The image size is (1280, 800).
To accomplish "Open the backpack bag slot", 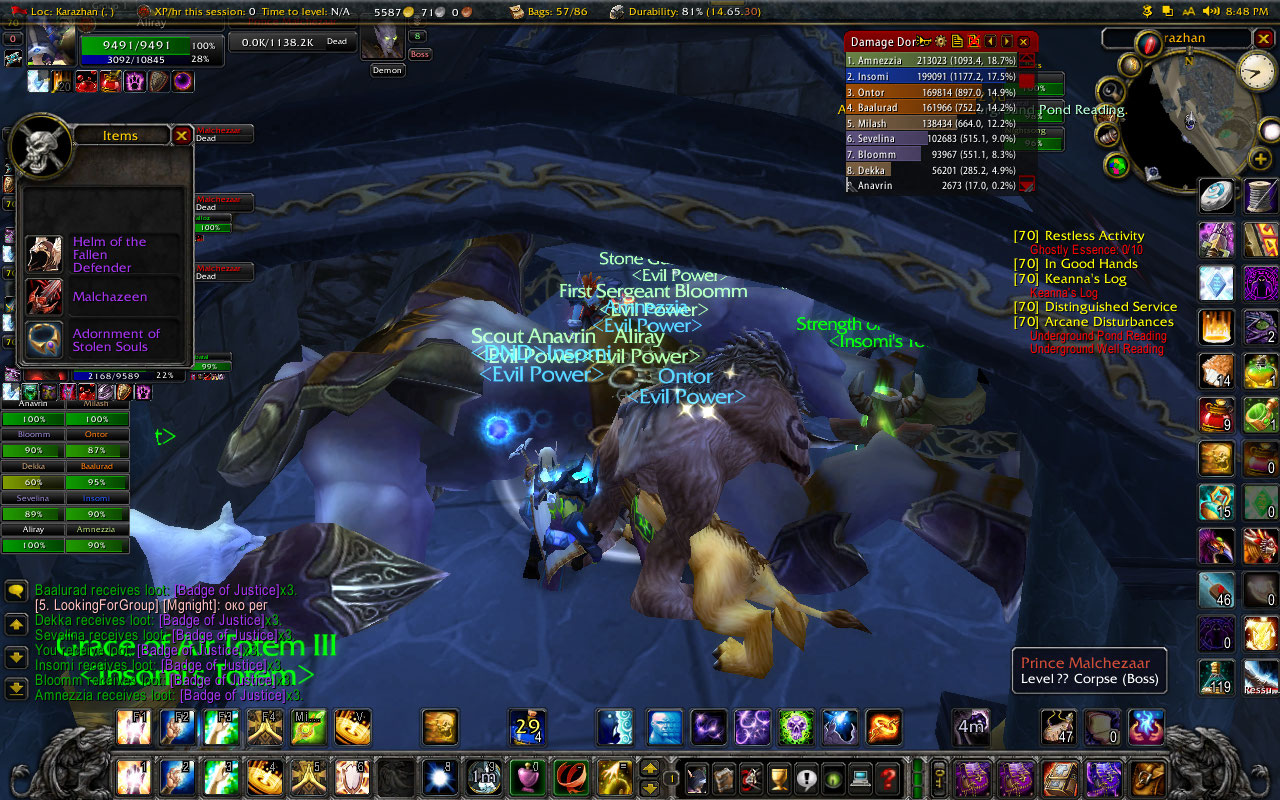I will point(1150,778).
